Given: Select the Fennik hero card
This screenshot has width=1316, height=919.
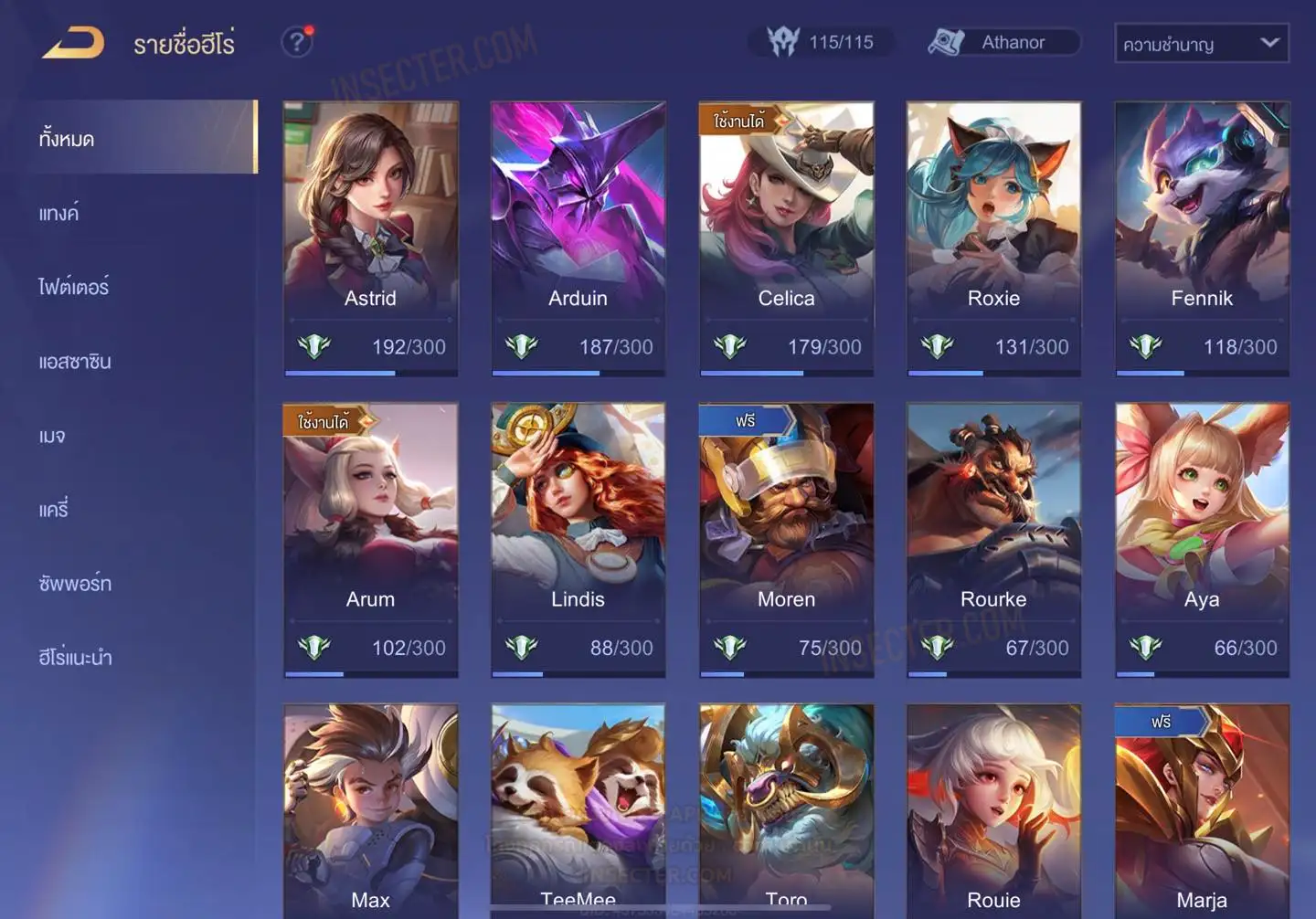Looking at the screenshot, I should click(x=1202, y=238).
